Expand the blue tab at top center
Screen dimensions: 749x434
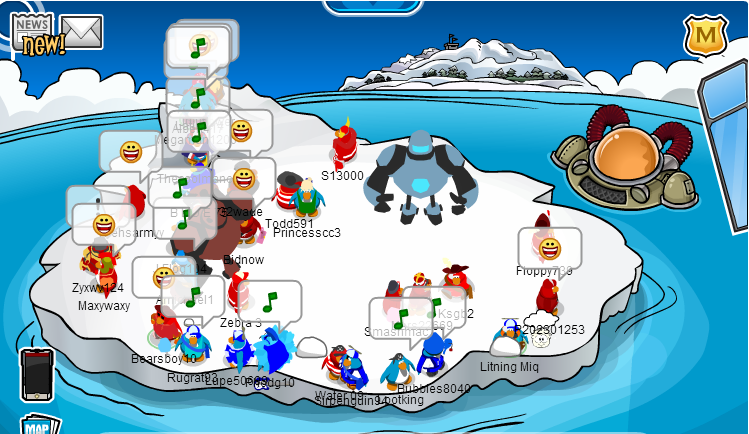click(373, 6)
